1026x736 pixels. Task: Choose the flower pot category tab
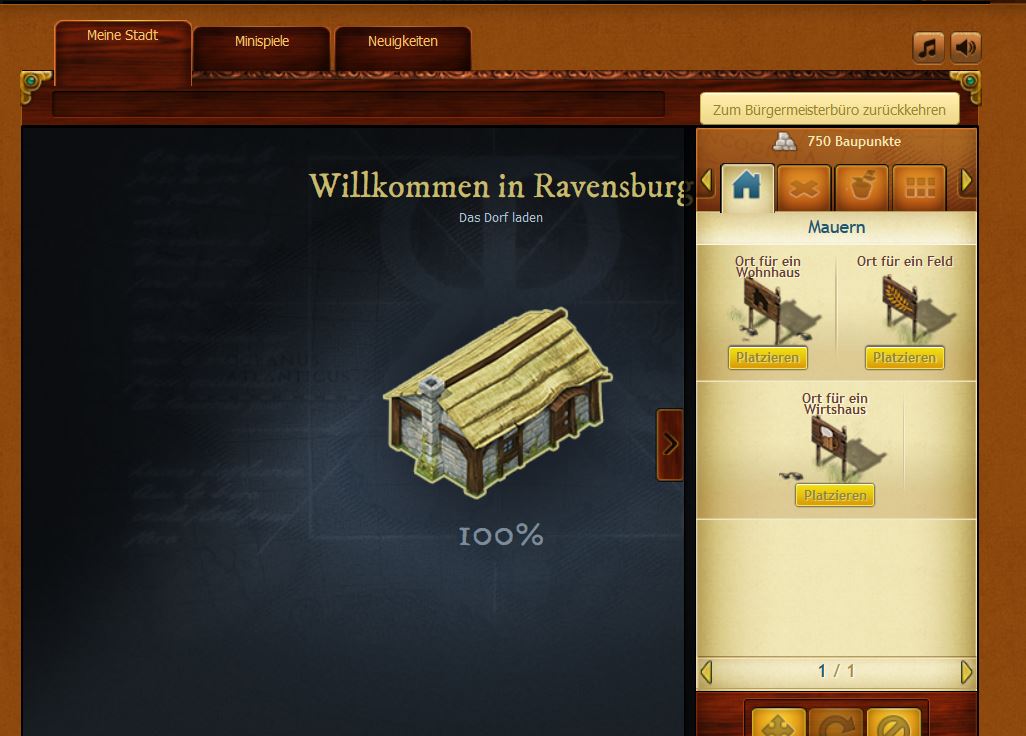(861, 187)
